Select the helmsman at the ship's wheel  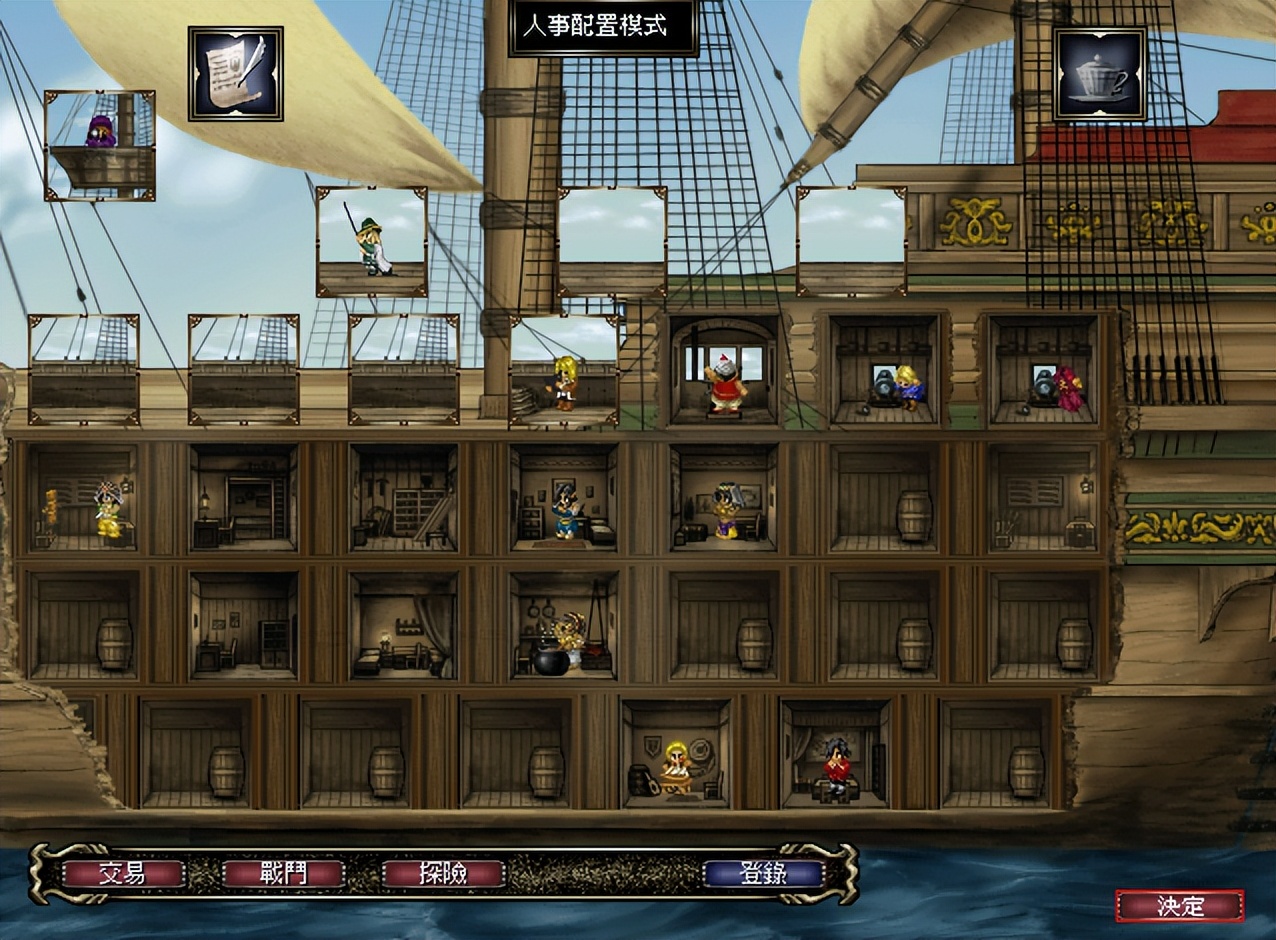click(724, 370)
